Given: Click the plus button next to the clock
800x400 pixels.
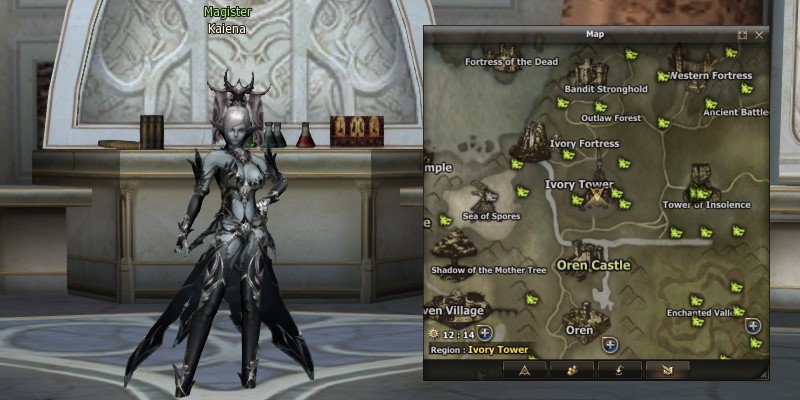Looking at the screenshot, I should pos(485,332).
